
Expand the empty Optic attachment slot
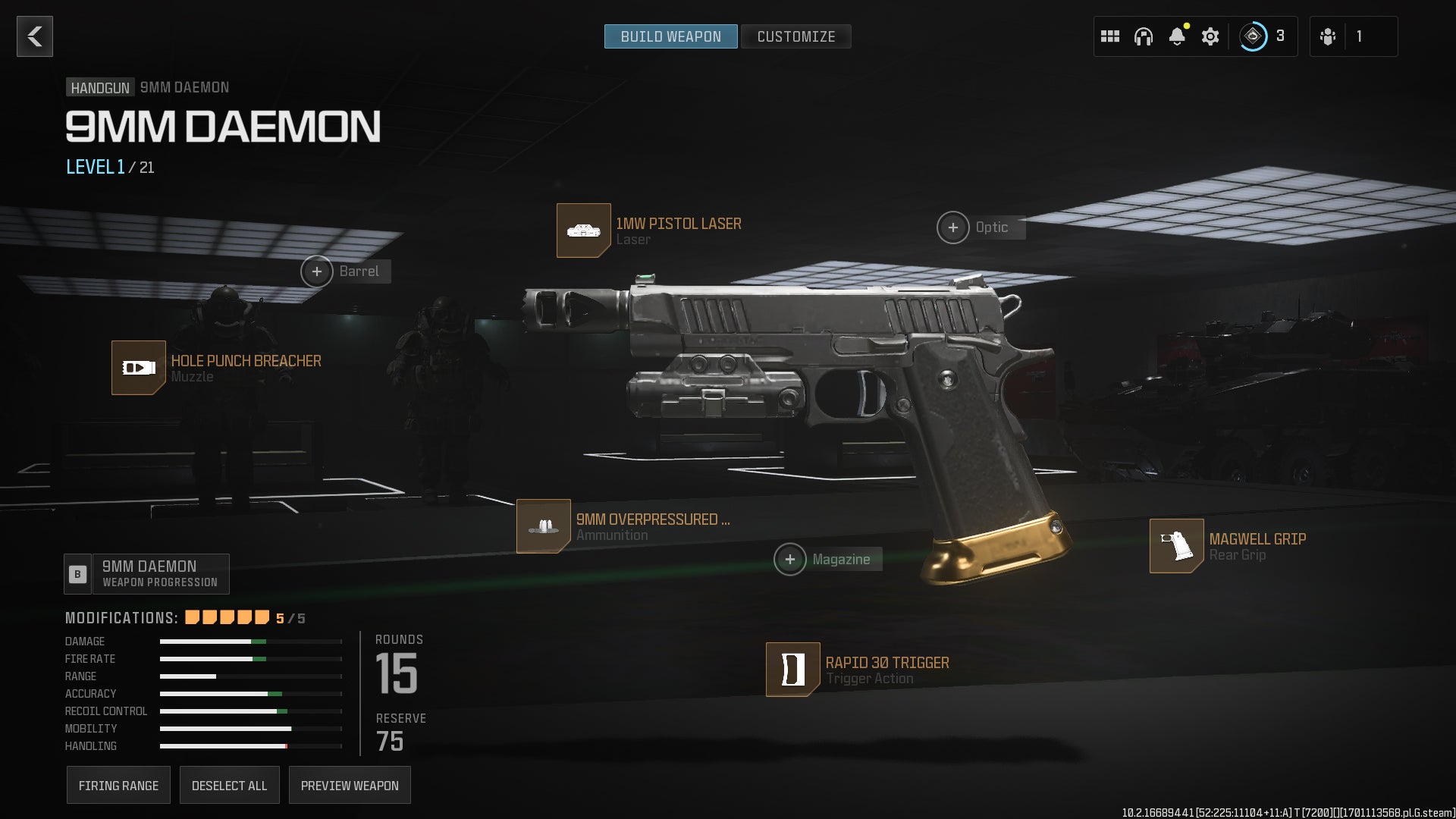[x=953, y=227]
